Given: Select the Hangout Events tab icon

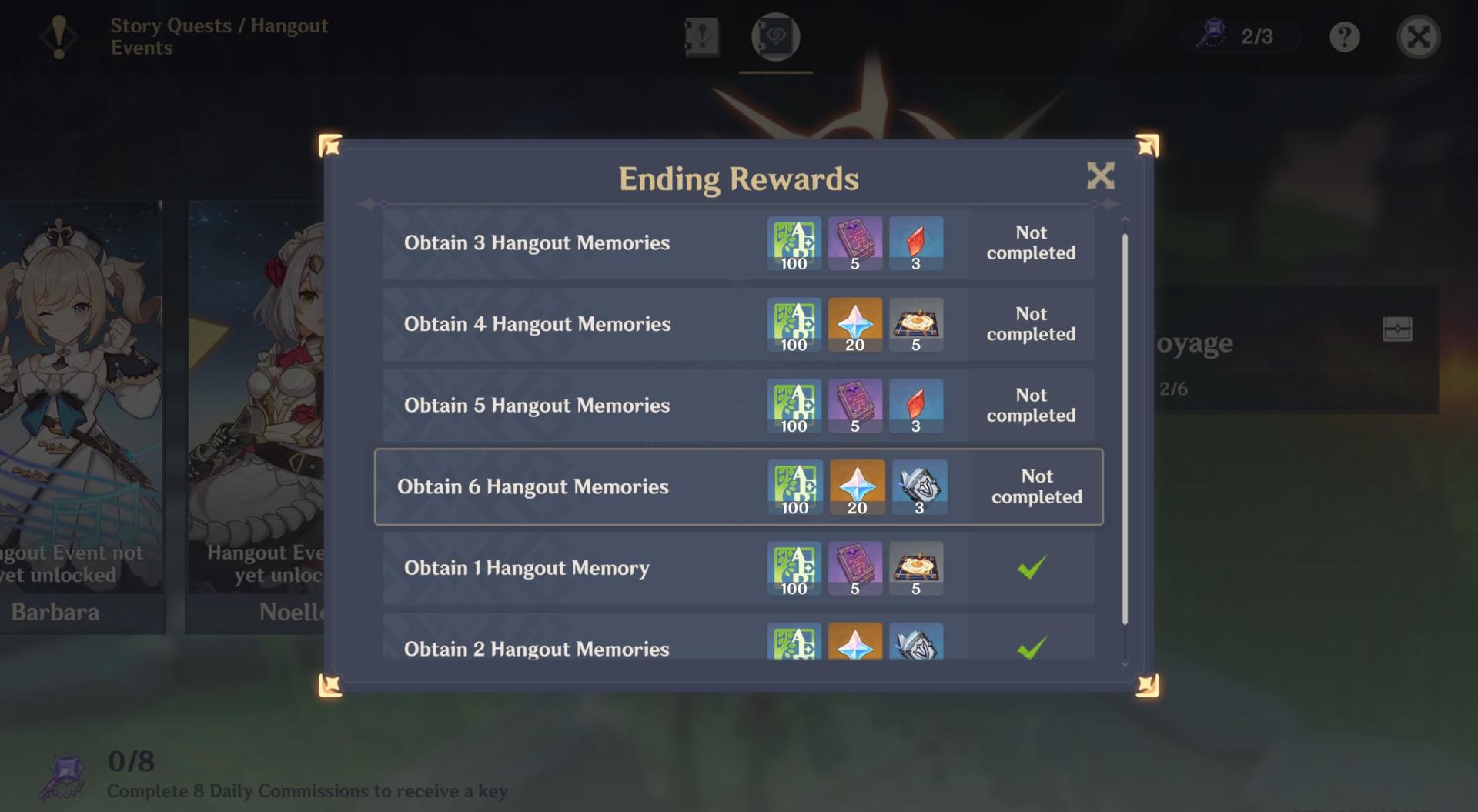Looking at the screenshot, I should (x=775, y=36).
